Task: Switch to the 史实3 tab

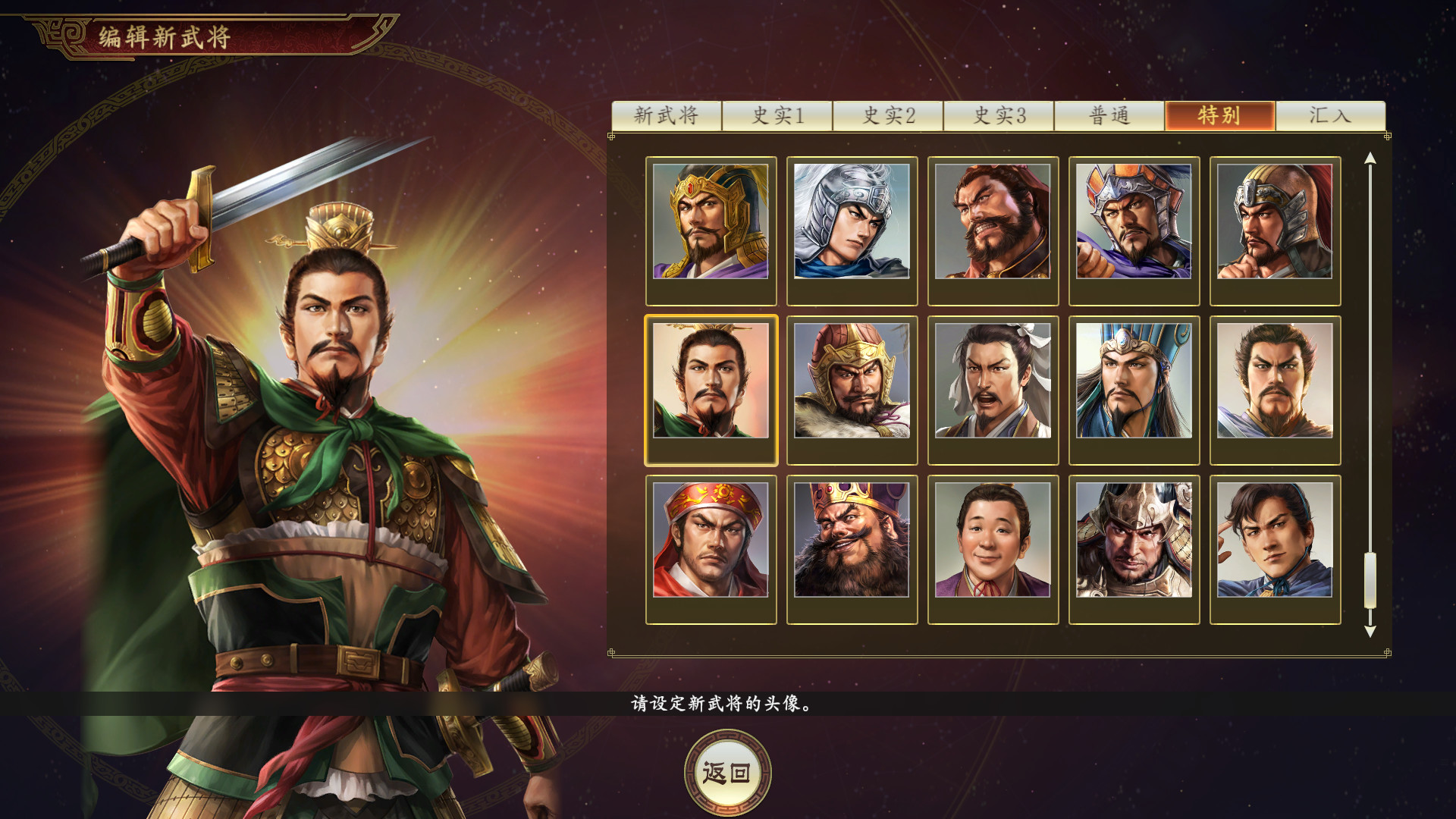Action: coord(1001,116)
